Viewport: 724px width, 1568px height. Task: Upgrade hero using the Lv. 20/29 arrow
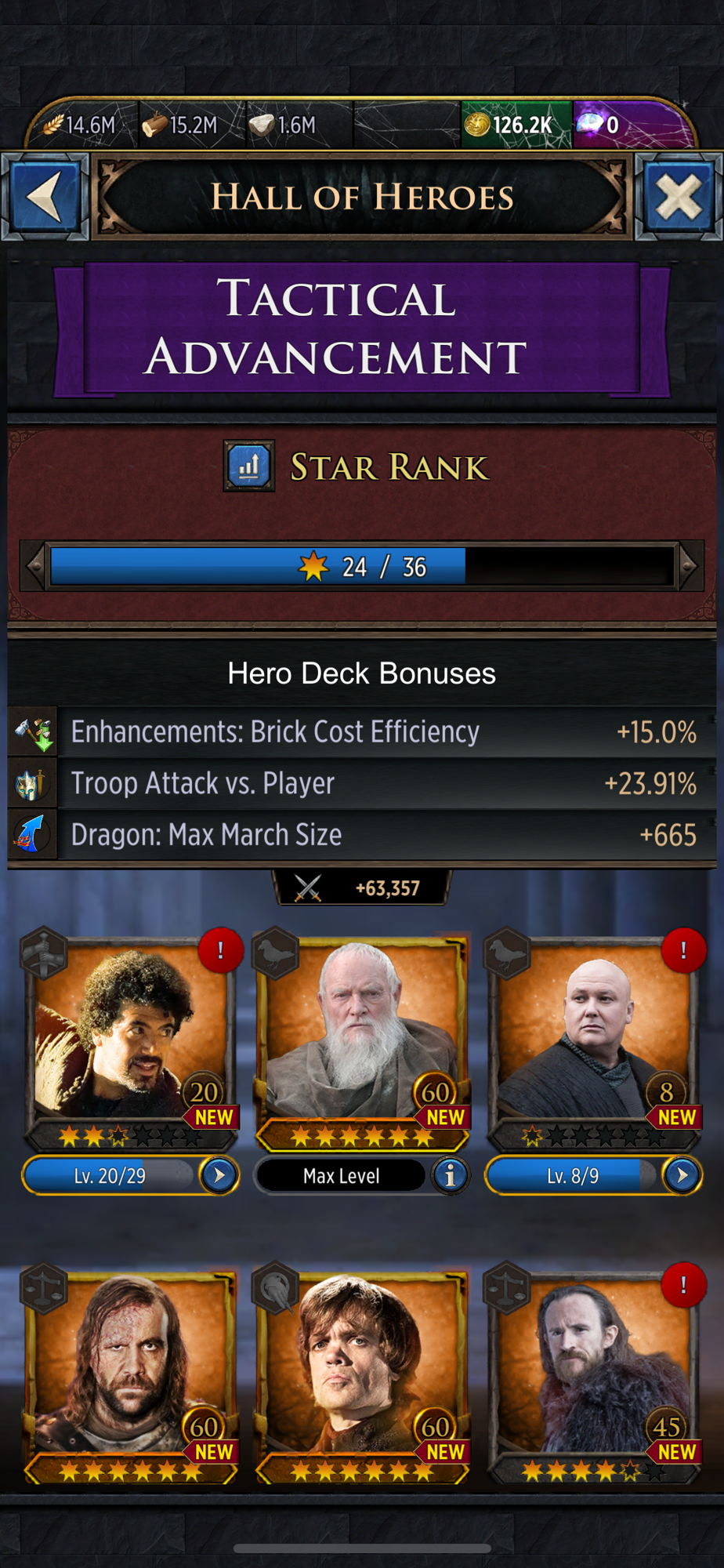point(219,1175)
